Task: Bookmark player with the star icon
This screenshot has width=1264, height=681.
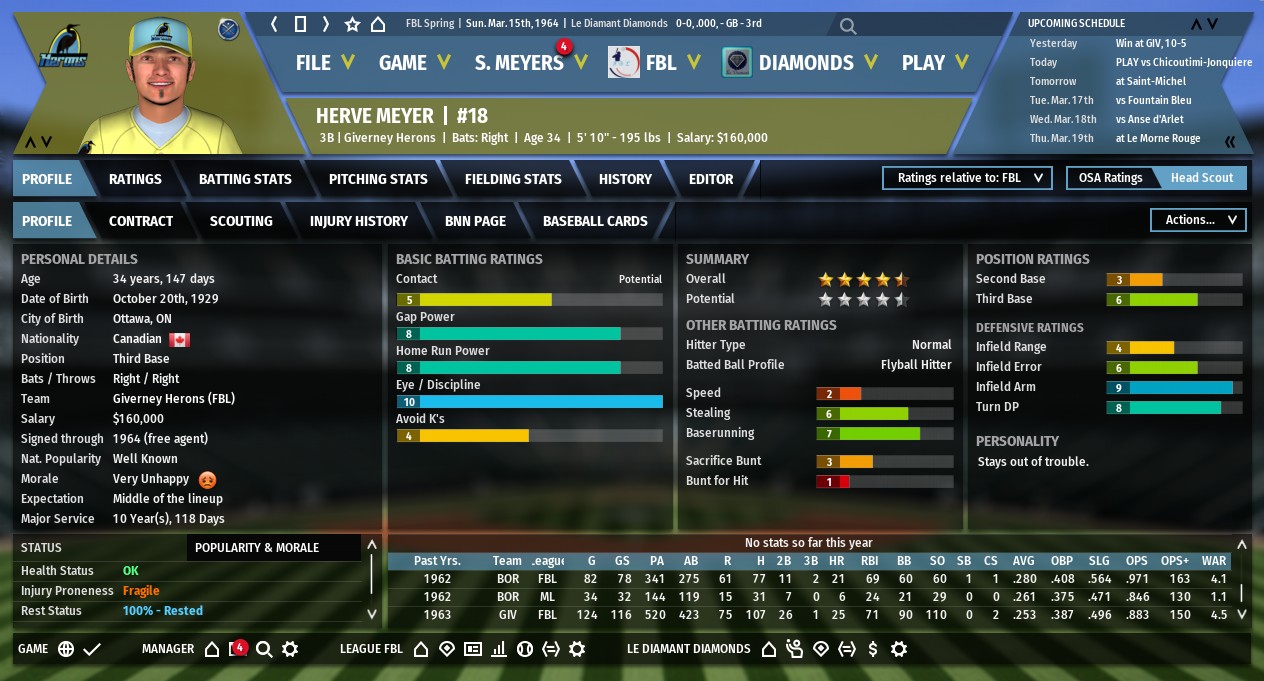Action: tap(352, 24)
